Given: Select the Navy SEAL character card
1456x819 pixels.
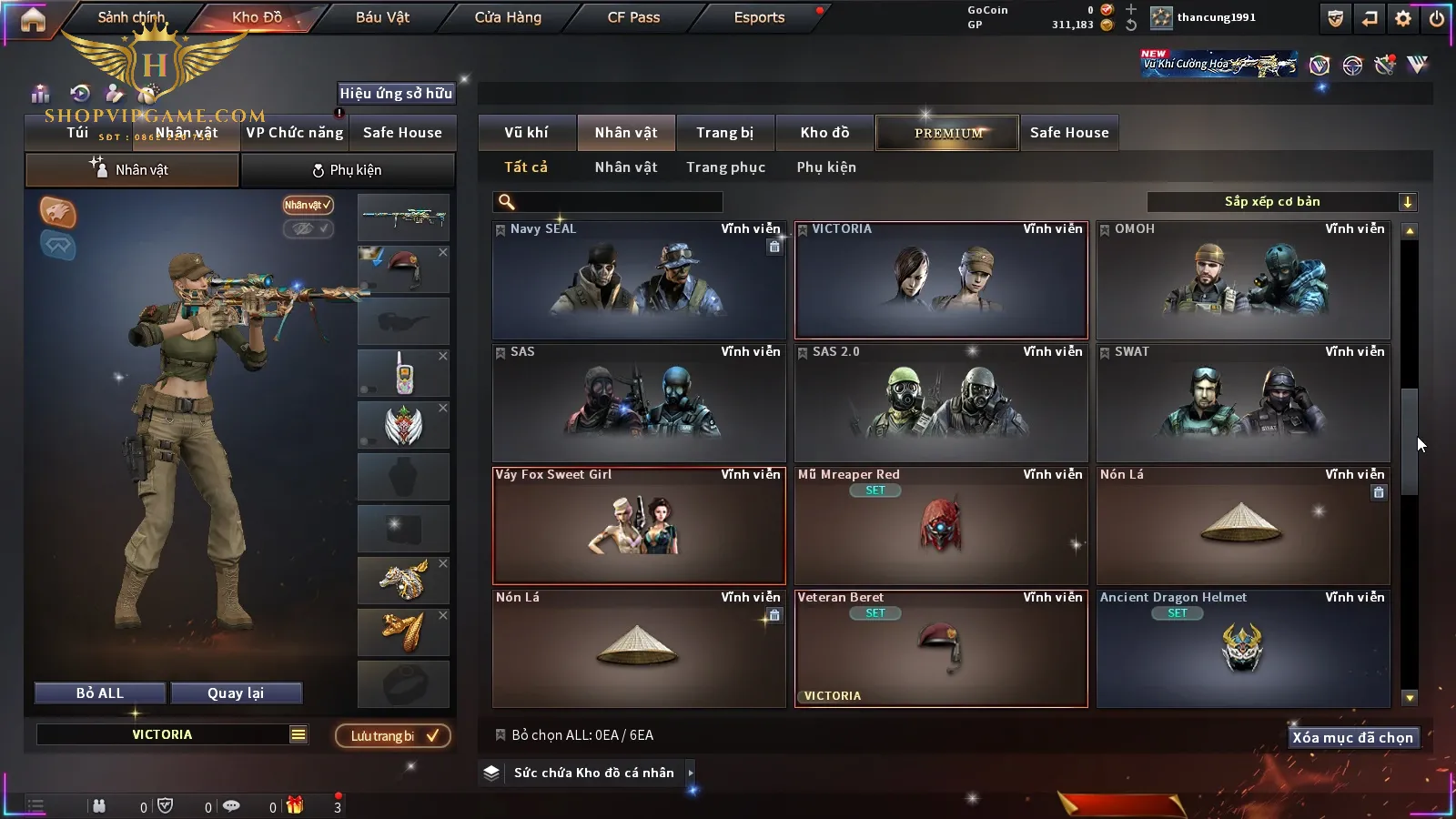Looking at the screenshot, I should [x=639, y=280].
